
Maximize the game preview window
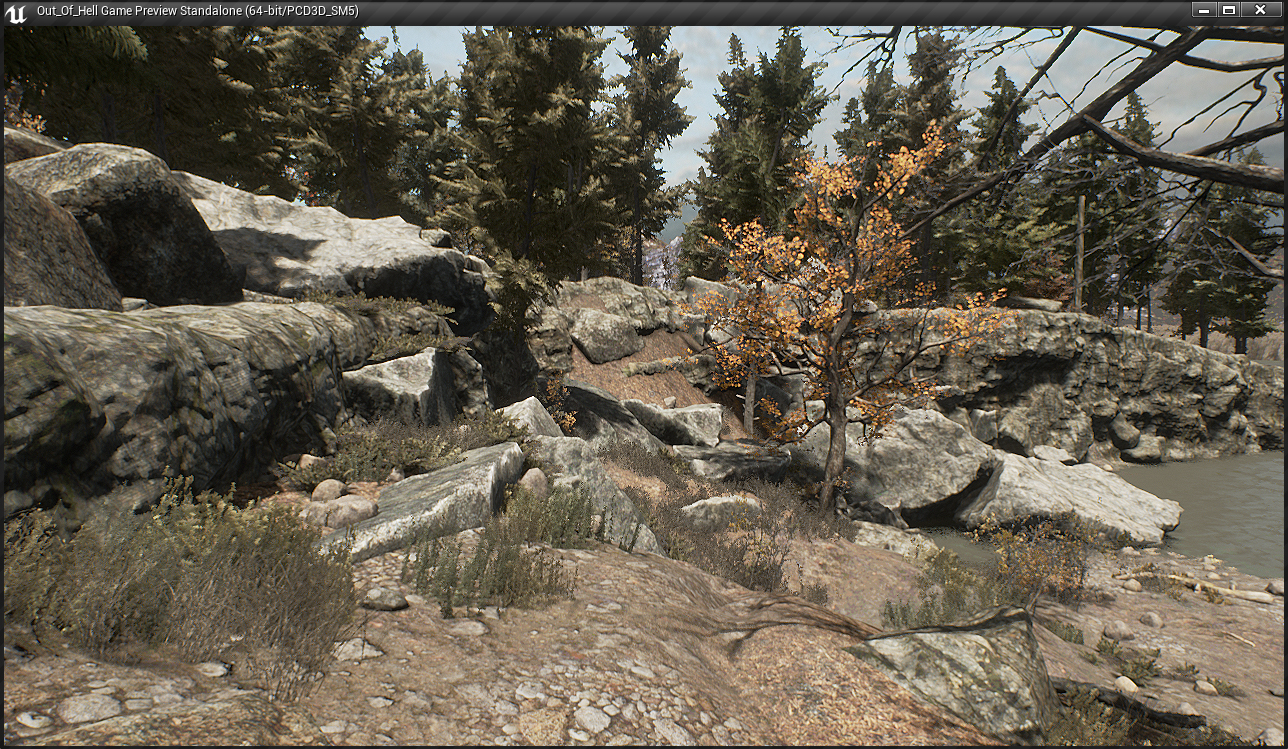[x=1229, y=10]
